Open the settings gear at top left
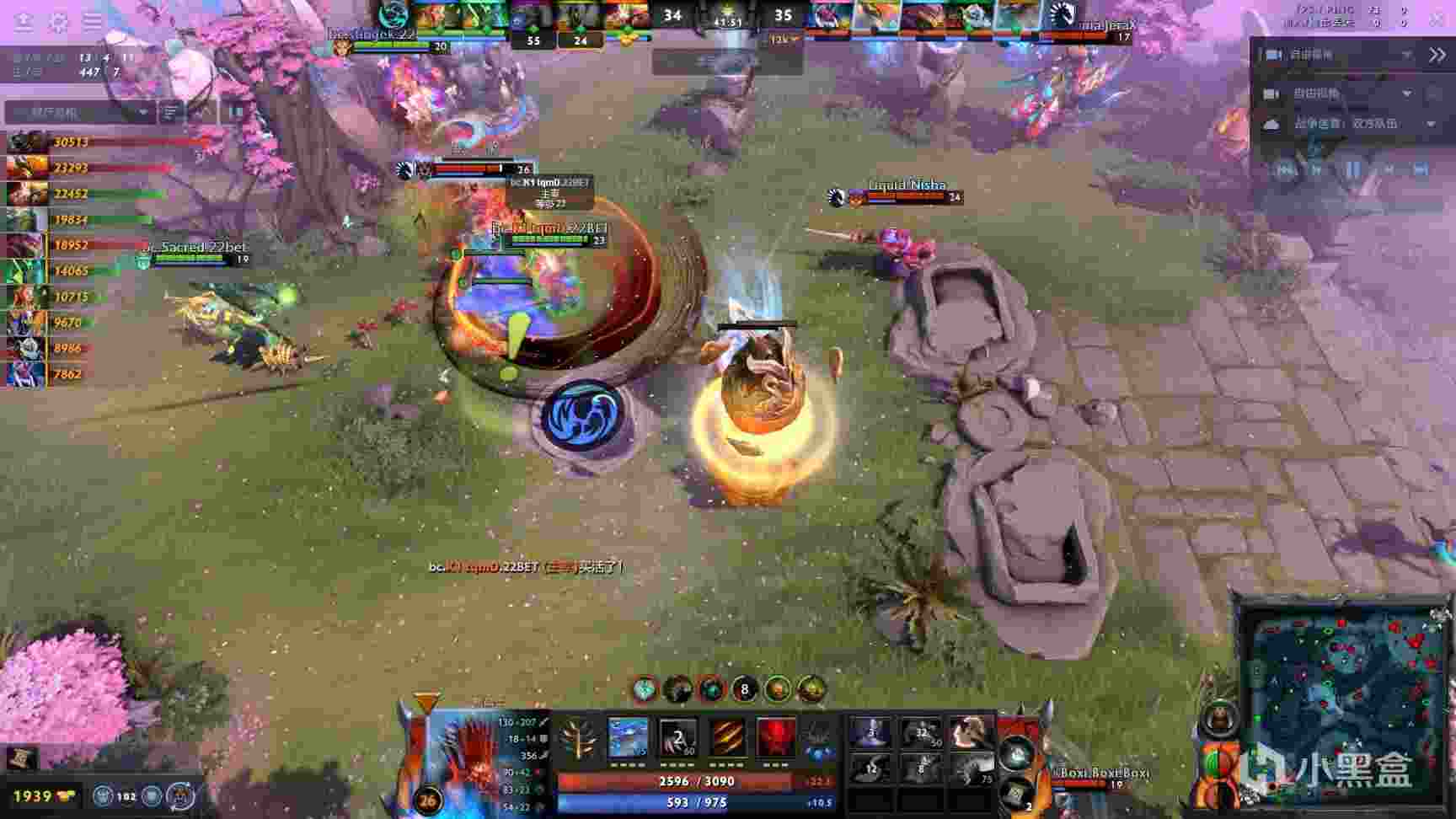 (58, 21)
